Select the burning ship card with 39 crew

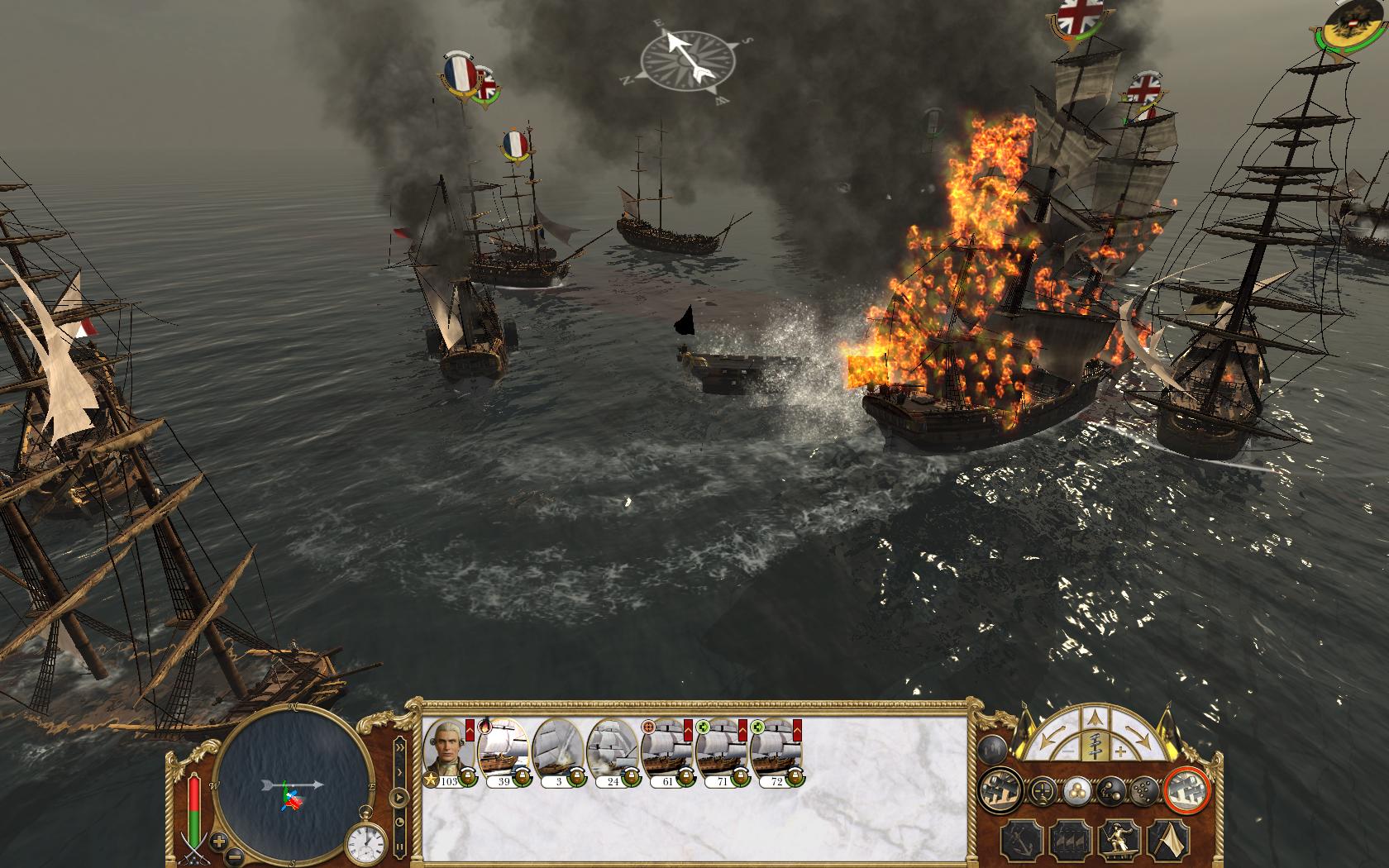click(x=504, y=751)
